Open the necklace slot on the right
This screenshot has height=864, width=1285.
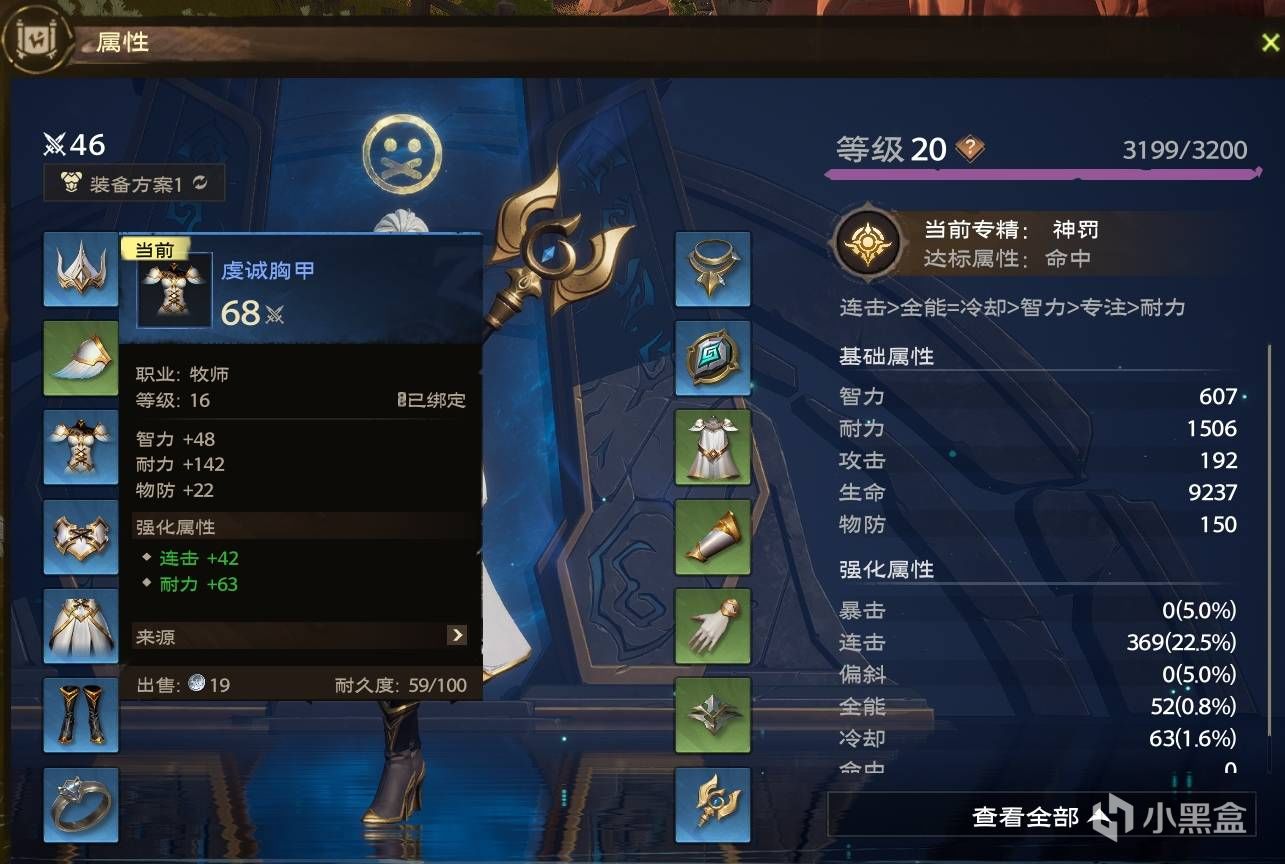click(712, 268)
